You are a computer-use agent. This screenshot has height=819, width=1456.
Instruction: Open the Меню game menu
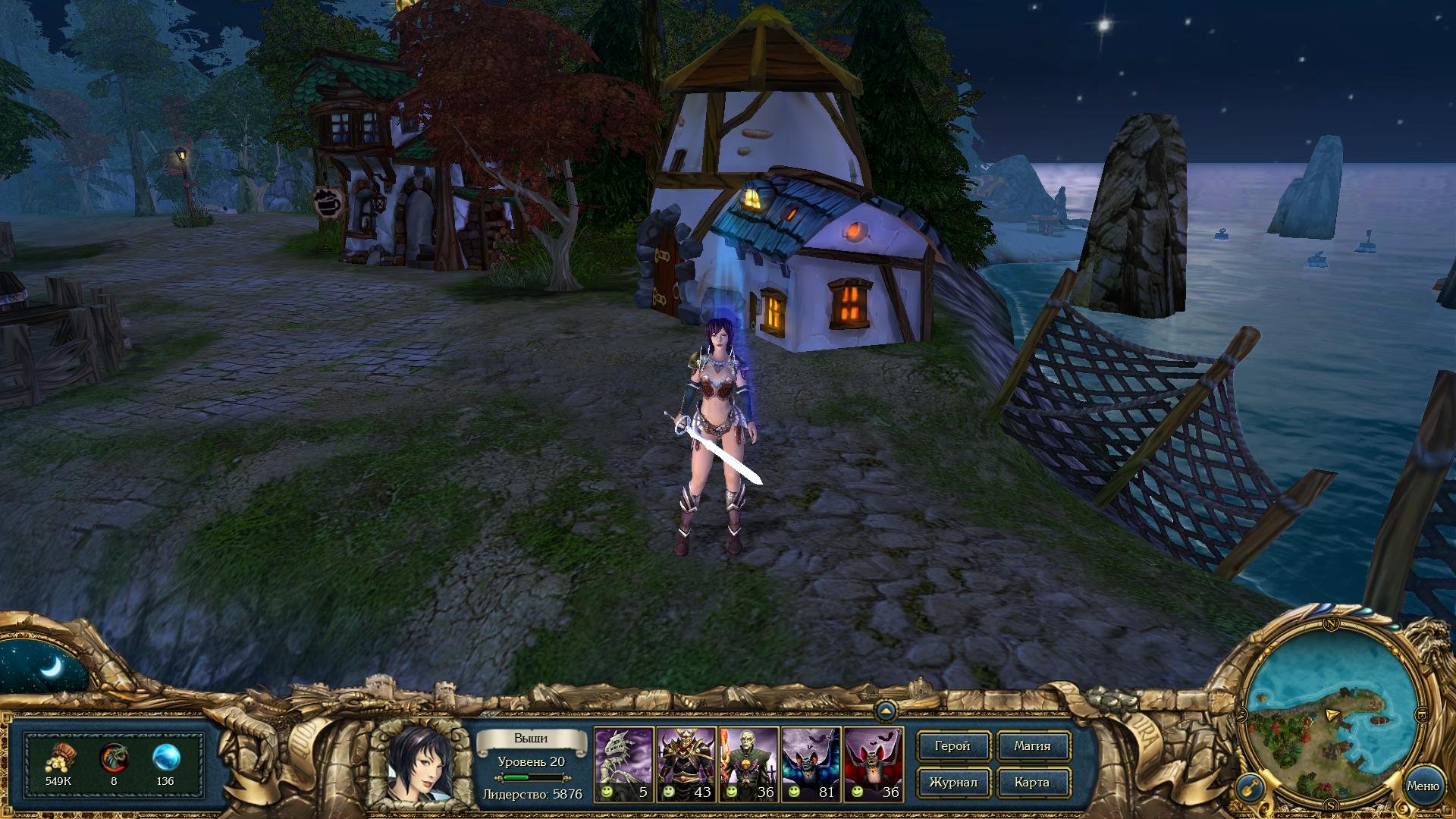click(1423, 786)
